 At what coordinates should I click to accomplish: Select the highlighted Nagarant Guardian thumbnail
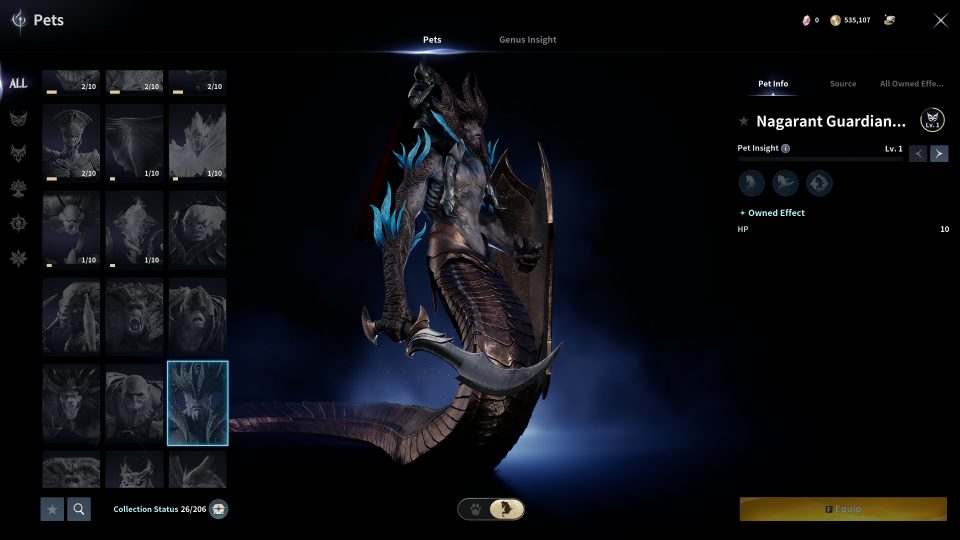(x=198, y=403)
